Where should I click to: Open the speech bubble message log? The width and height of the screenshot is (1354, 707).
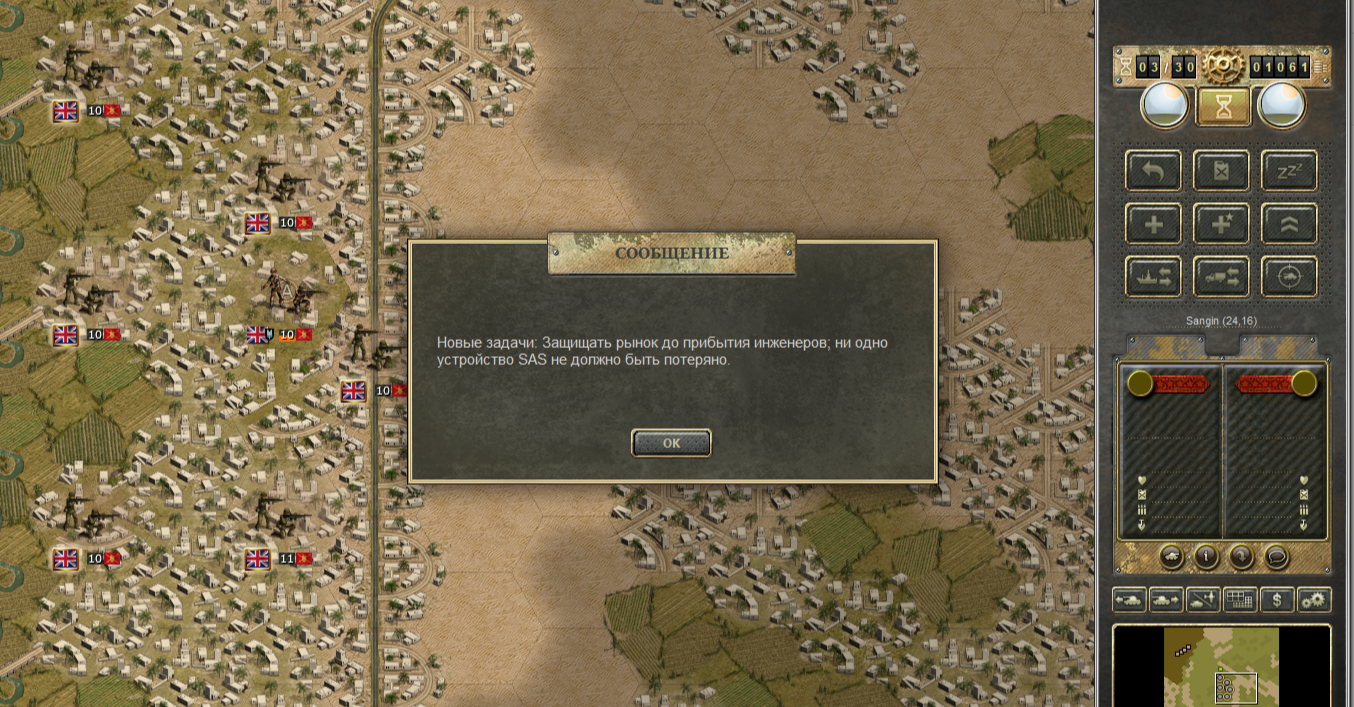1275,556
